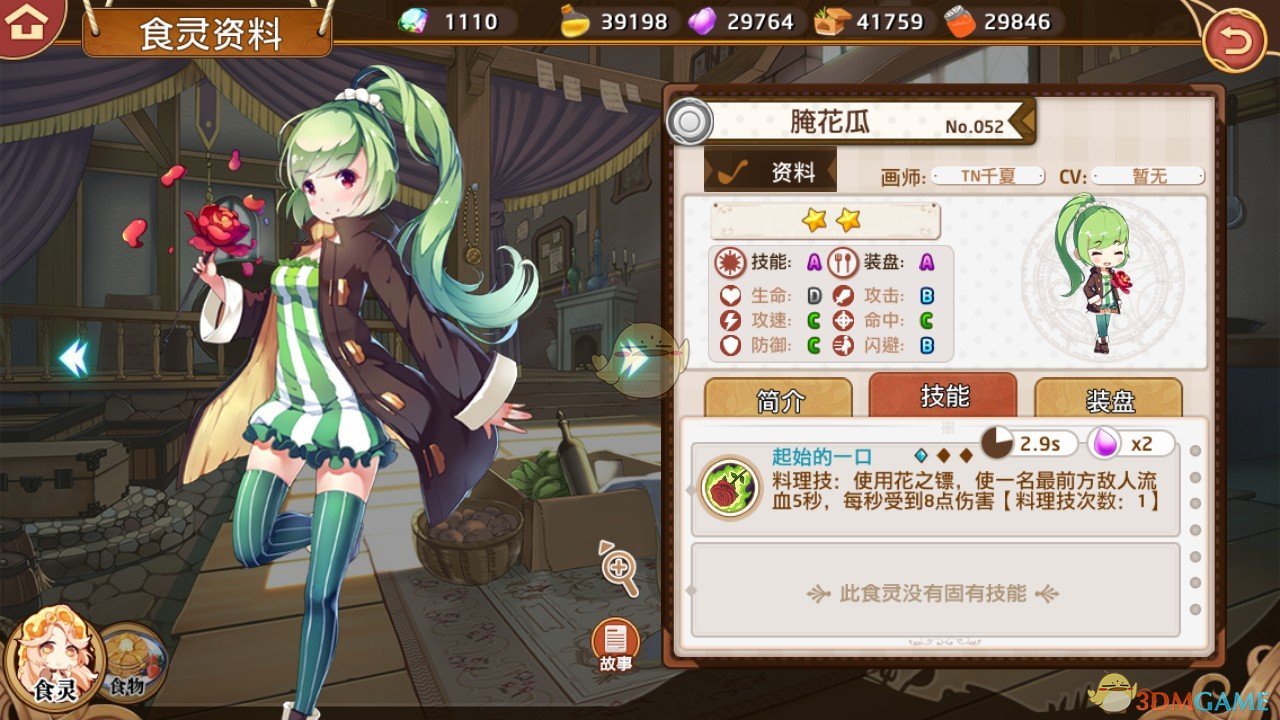This screenshot has width=1280, height=720.
Task: Tap the gold coin currency icon
Action: 573,20
